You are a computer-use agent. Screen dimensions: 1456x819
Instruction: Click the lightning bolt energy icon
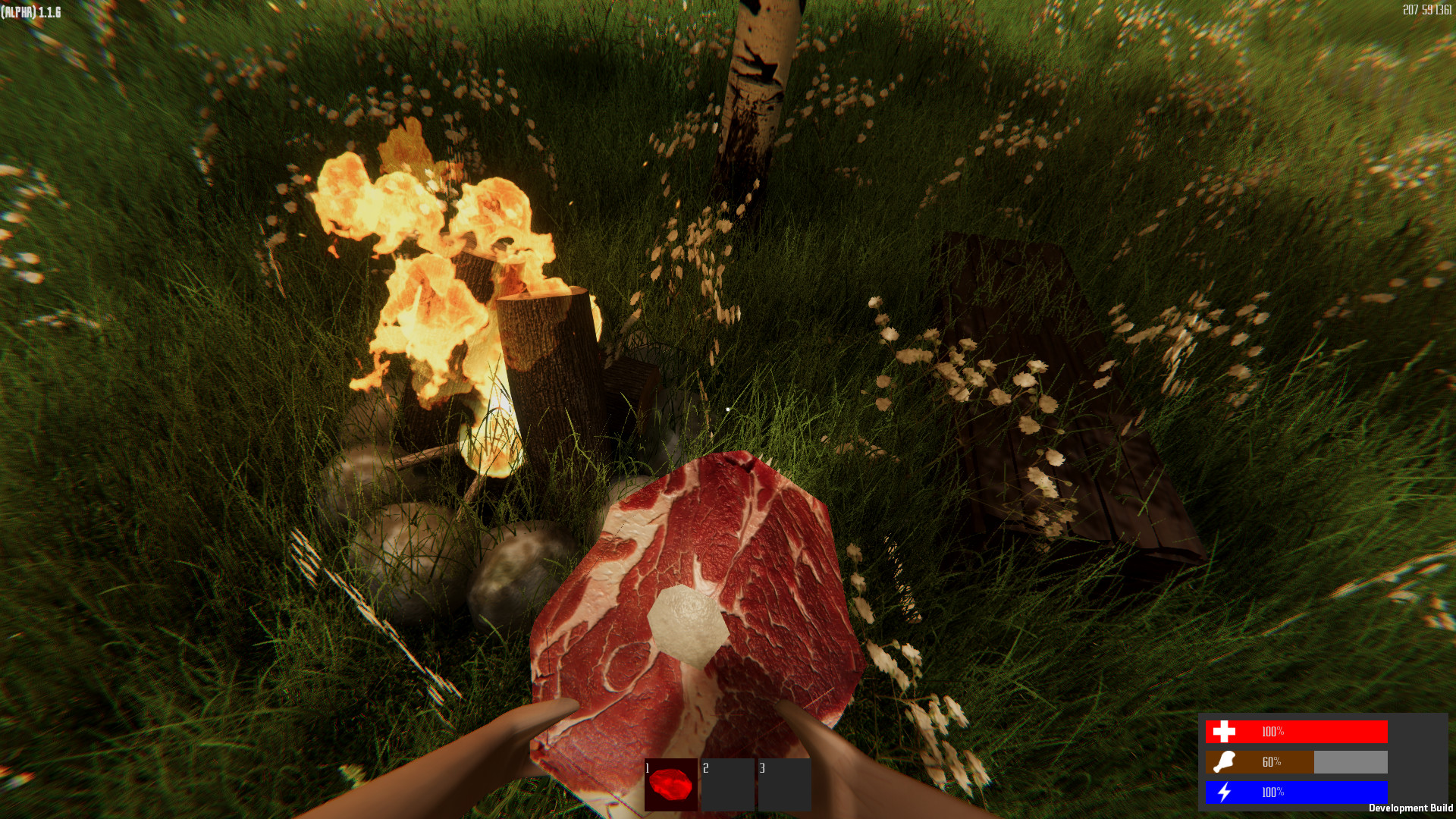1225,791
